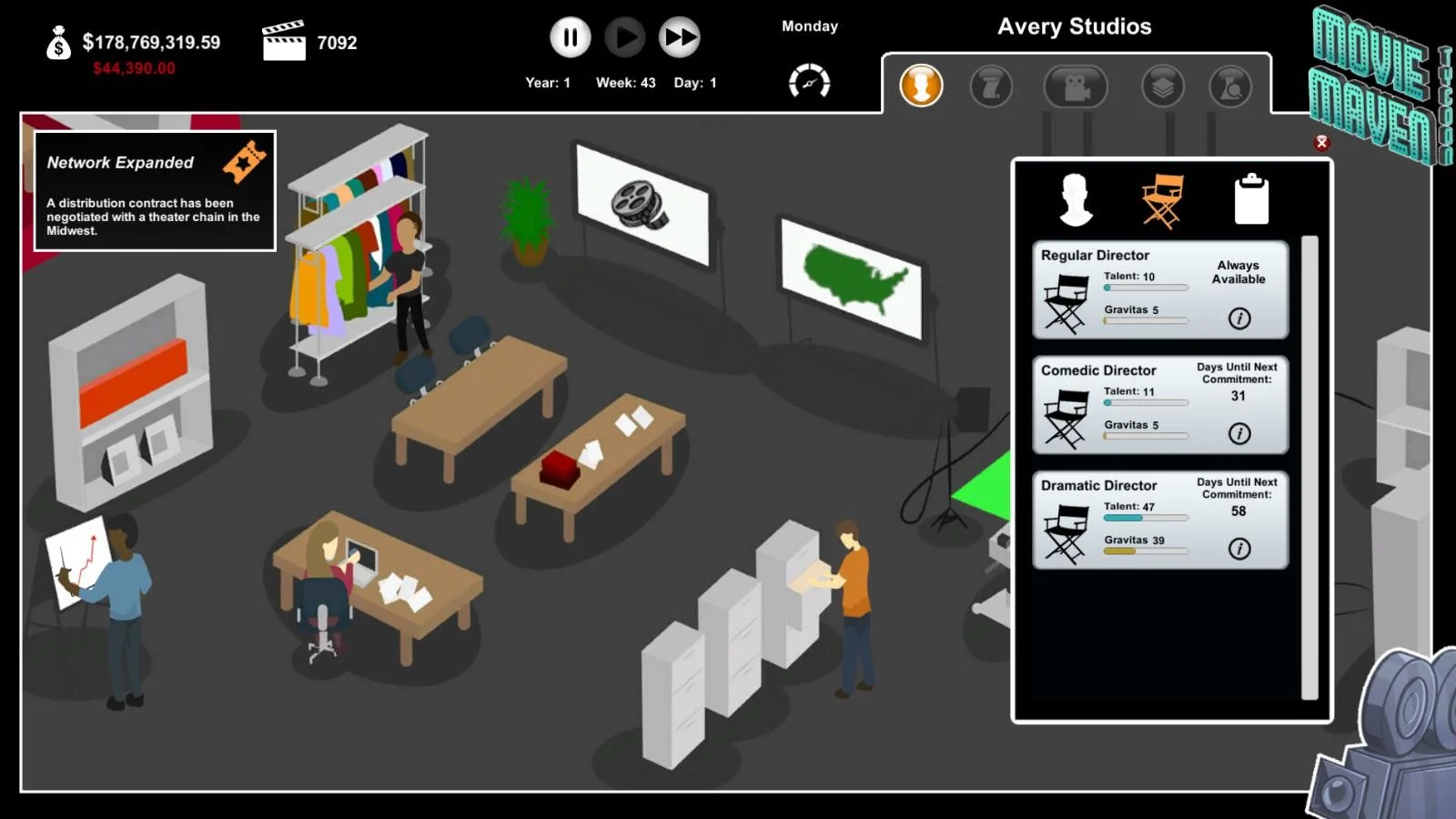The width and height of the screenshot is (1456, 819).
Task: Dismiss the panel with the red X
Action: 1319,143
